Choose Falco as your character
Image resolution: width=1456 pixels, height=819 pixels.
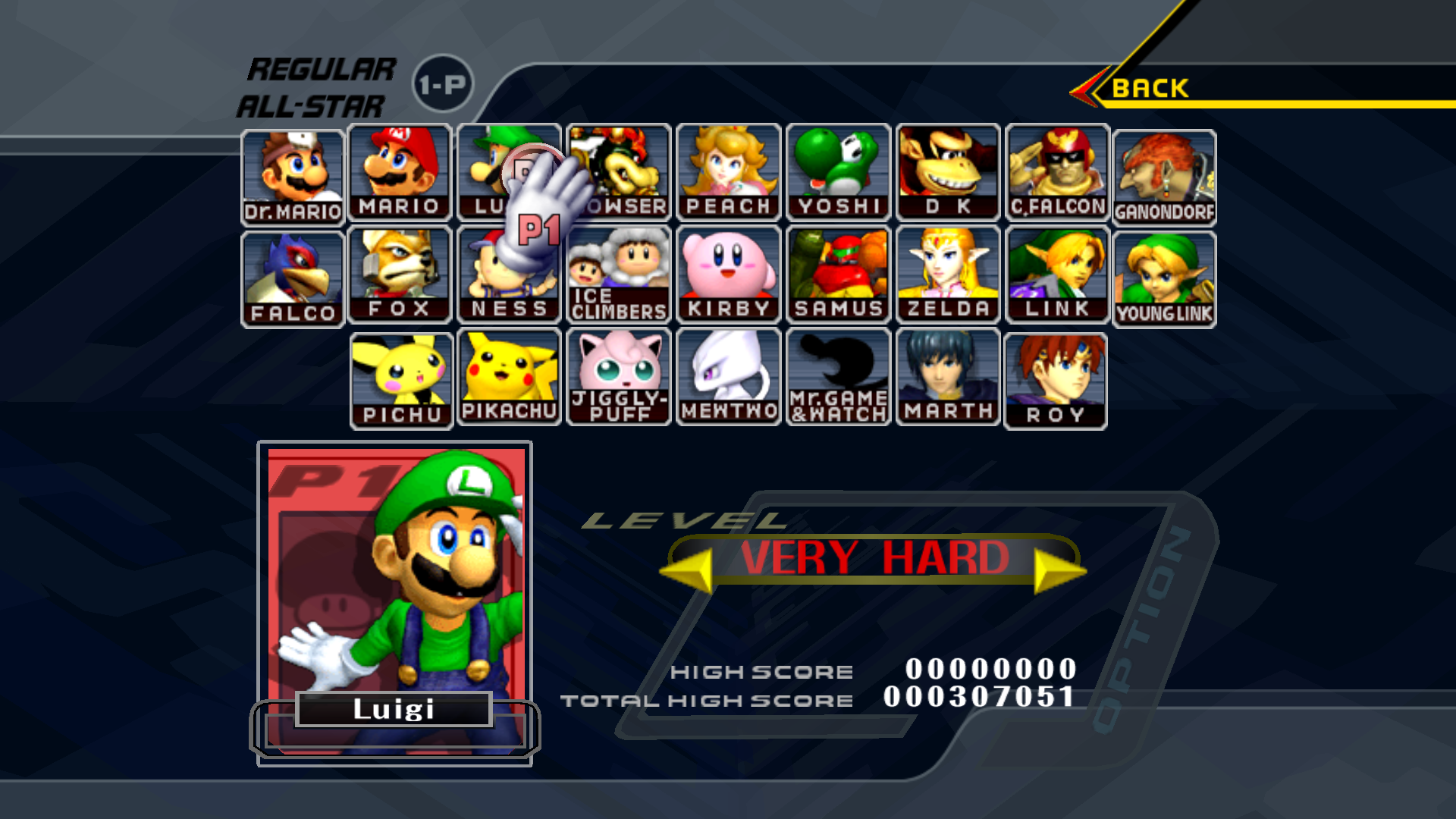click(x=293, y=279)
